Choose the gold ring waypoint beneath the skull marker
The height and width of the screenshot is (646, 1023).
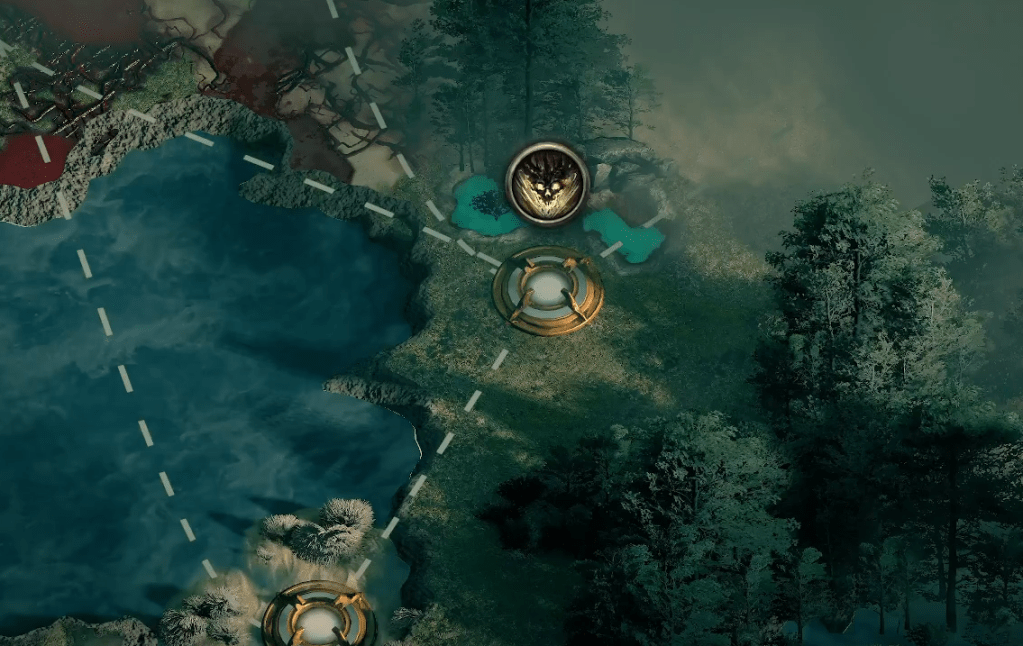(548, 290)
